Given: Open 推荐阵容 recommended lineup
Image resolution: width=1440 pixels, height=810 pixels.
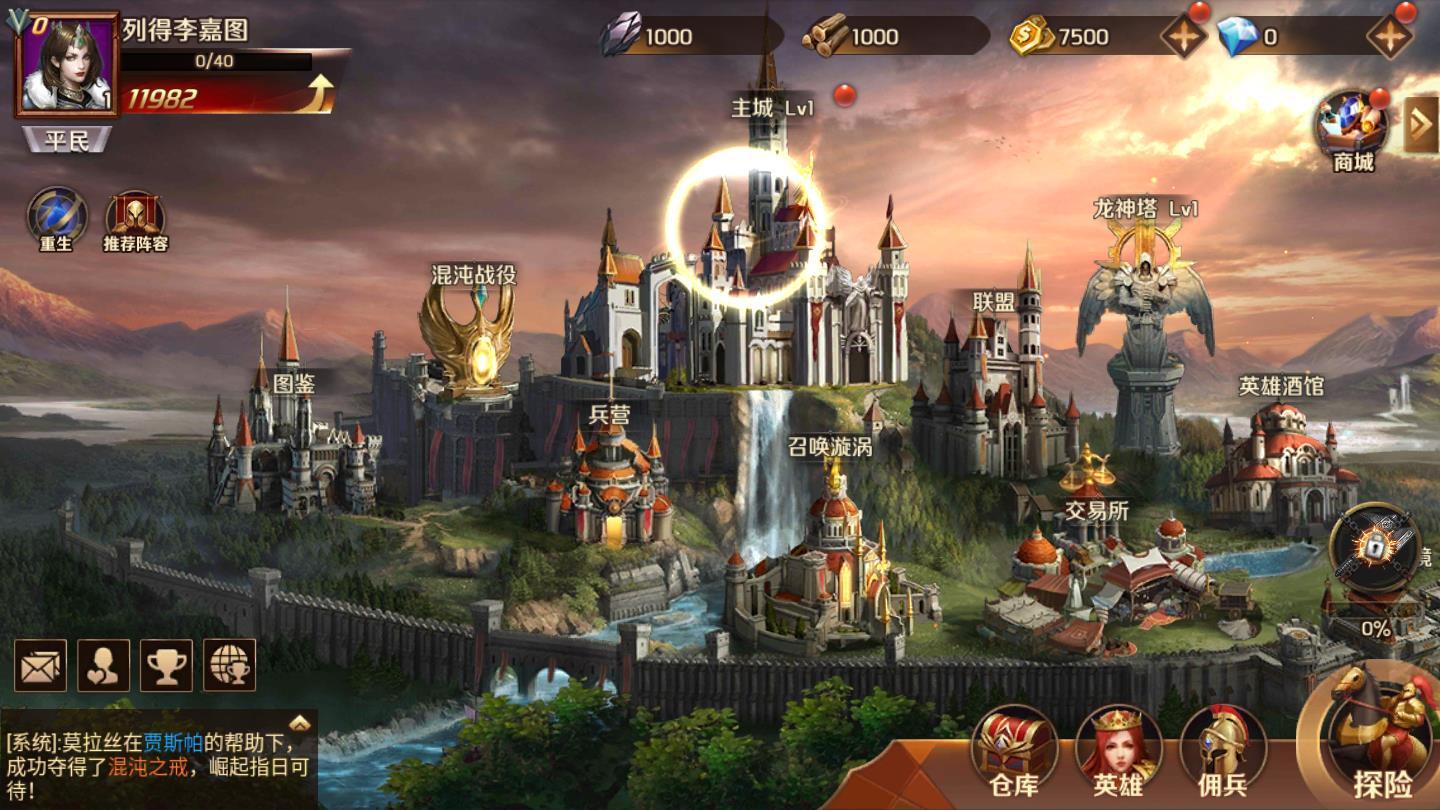Looking at the screenshot, I should (135, 218).
